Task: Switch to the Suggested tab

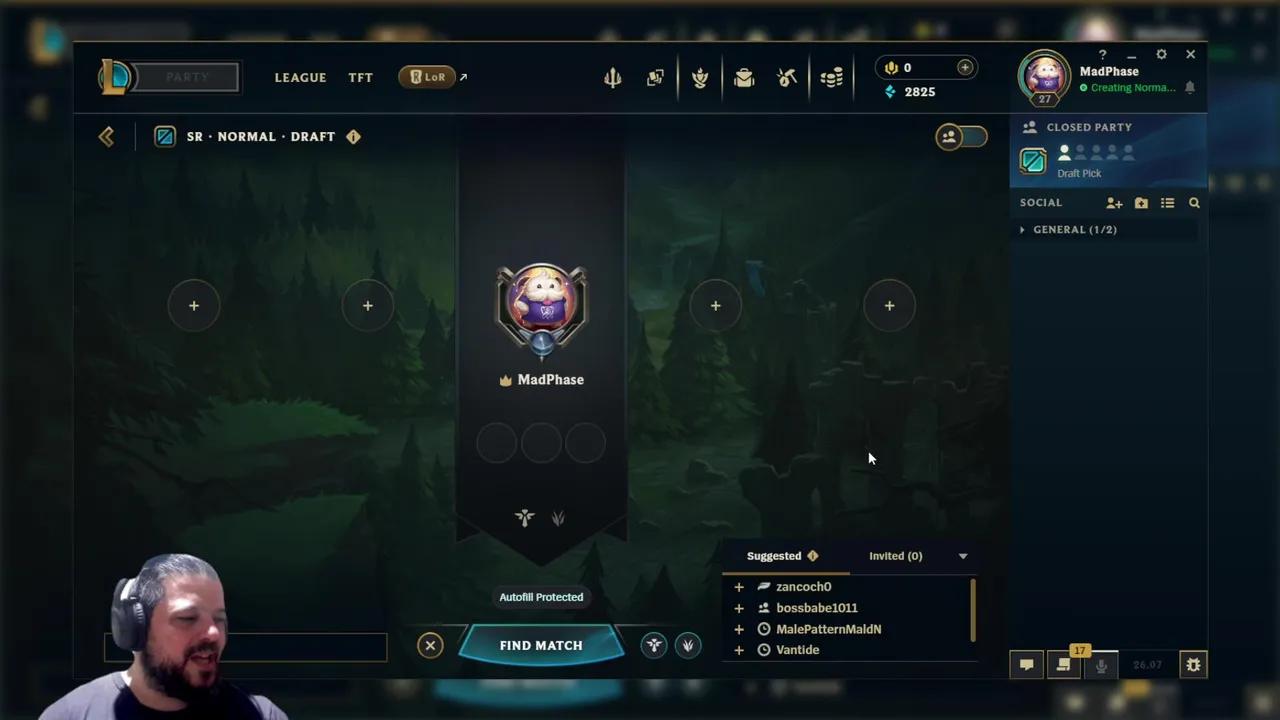Action: point(774,555)
